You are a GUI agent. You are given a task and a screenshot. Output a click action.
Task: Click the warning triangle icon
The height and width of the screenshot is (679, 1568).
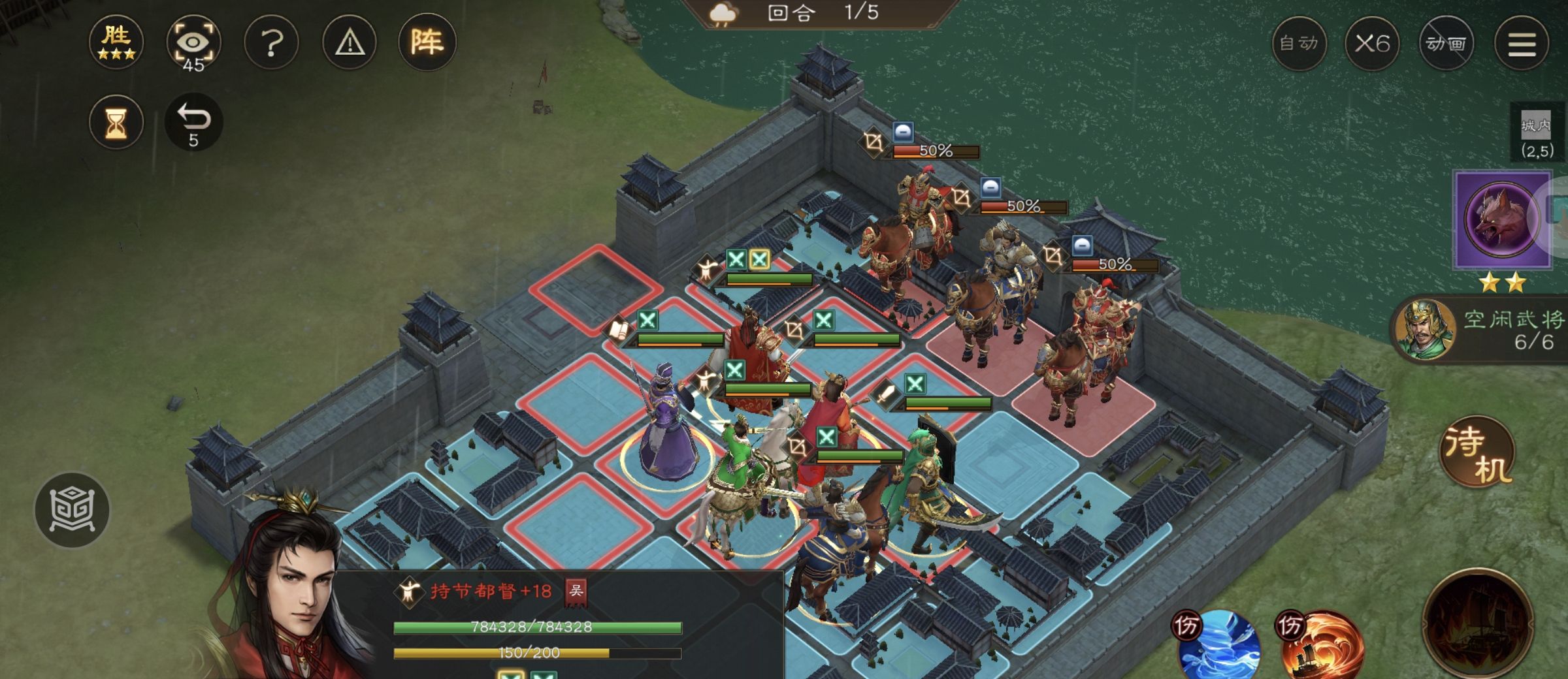click(350, 43)
